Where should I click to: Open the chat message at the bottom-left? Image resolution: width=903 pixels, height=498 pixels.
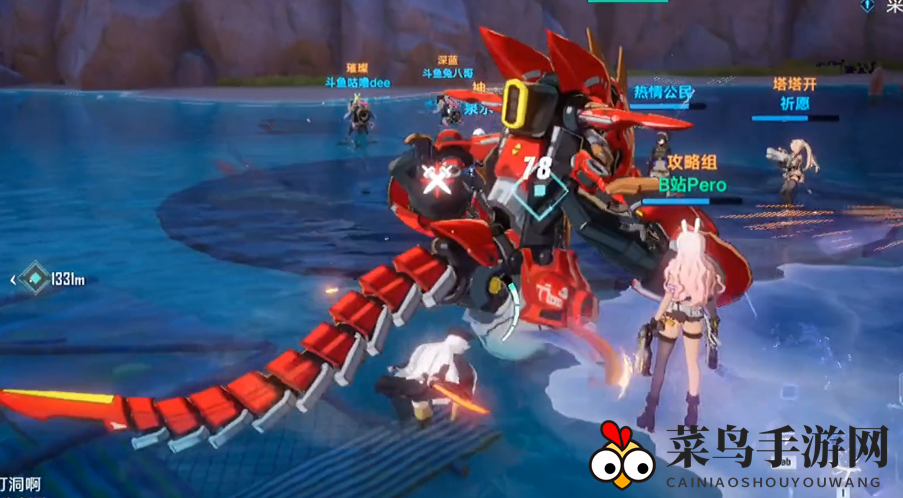click(x=18, y=484)
